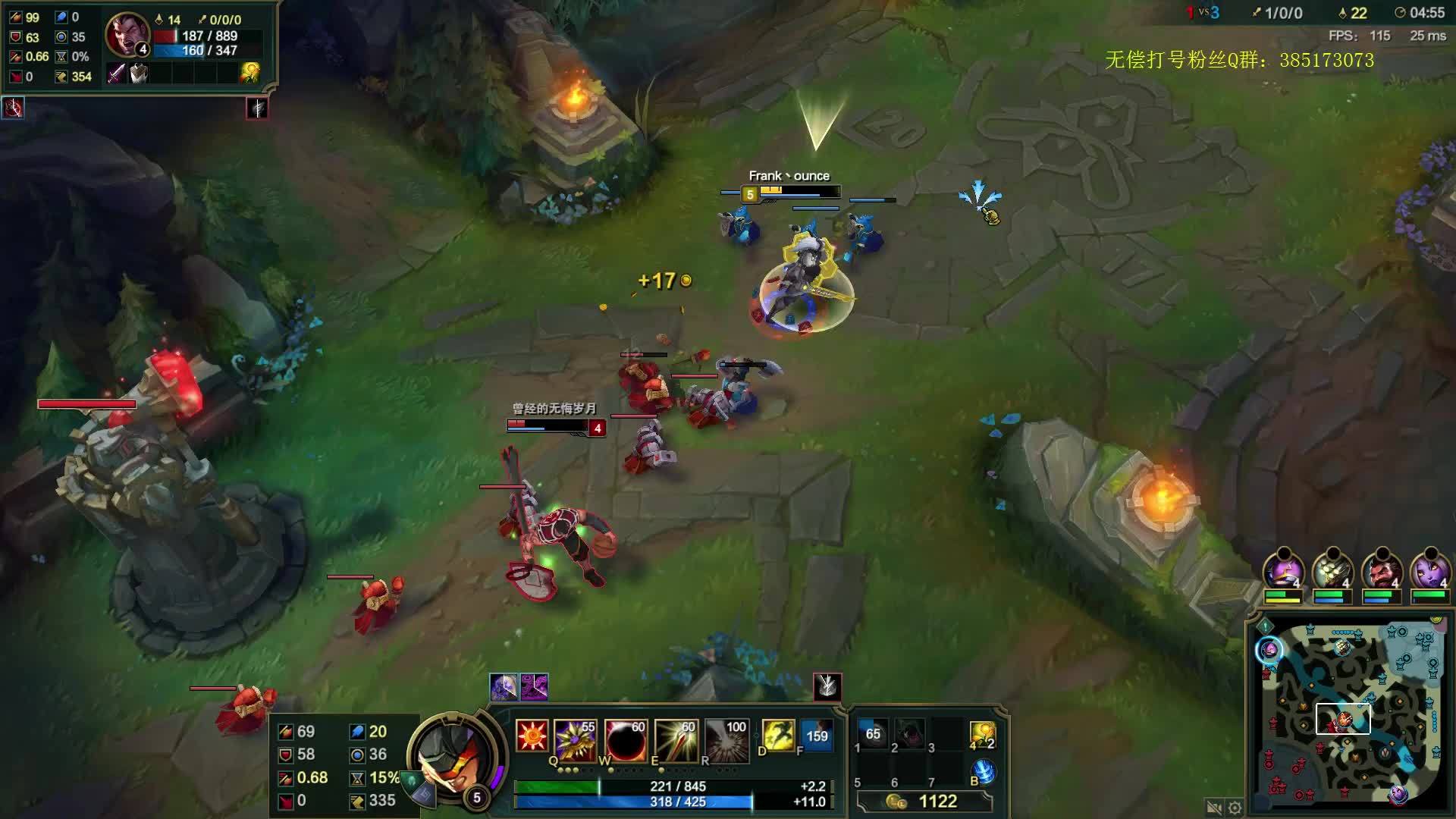Select the bearded ally teammate portrait
1456x819 pixels.
[x=1381, y=571]
